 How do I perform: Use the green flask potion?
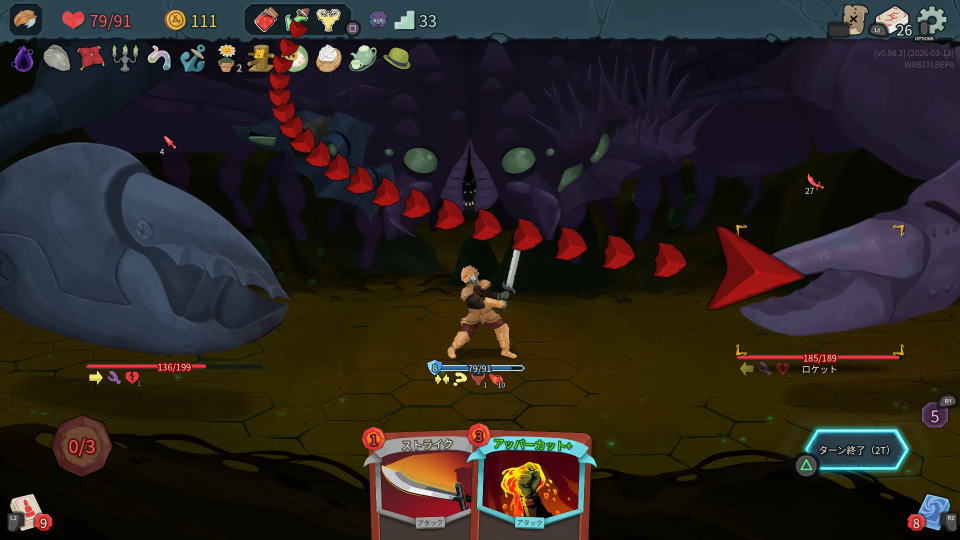(297, 21)
